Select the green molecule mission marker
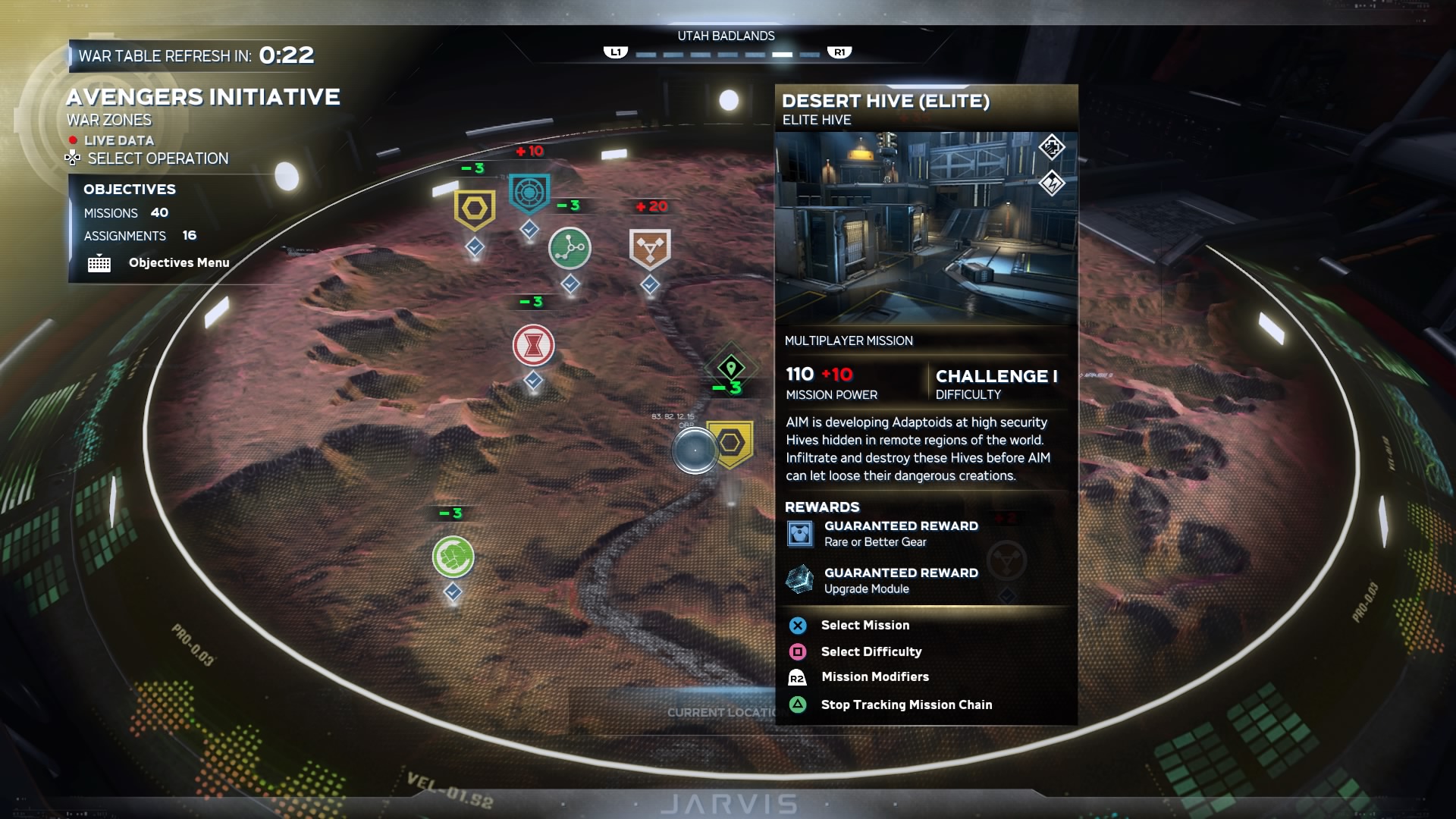 tap(570, 248)
